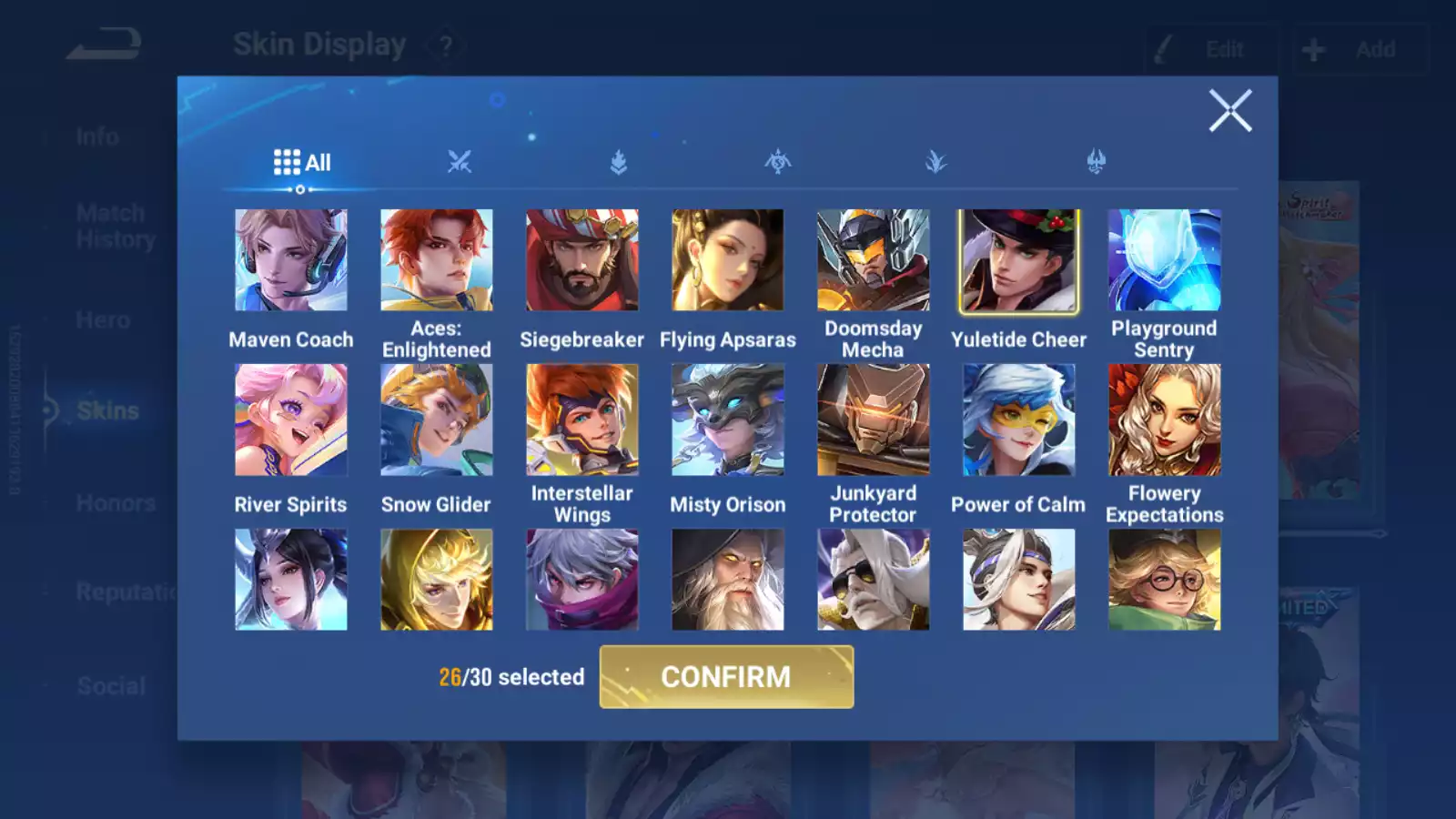The height and width of the screenshot is (819, 1456).
Task: Select the white-bearded wizard skin portrait
Action: pyautogui.click(x=727, y=580)
